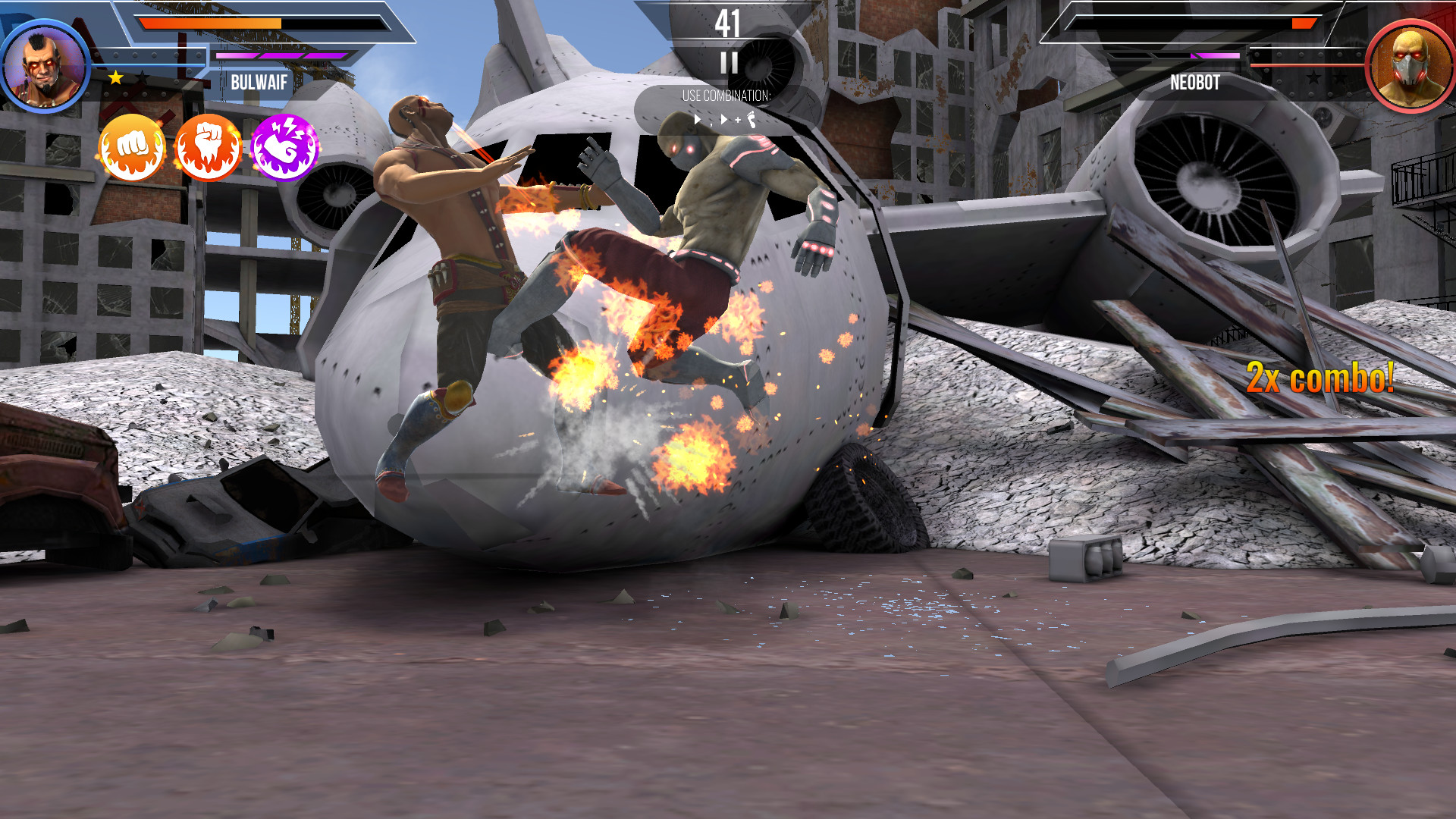Use the flaming raised fist ability
1456x819 pixels.
click(209, 147)
